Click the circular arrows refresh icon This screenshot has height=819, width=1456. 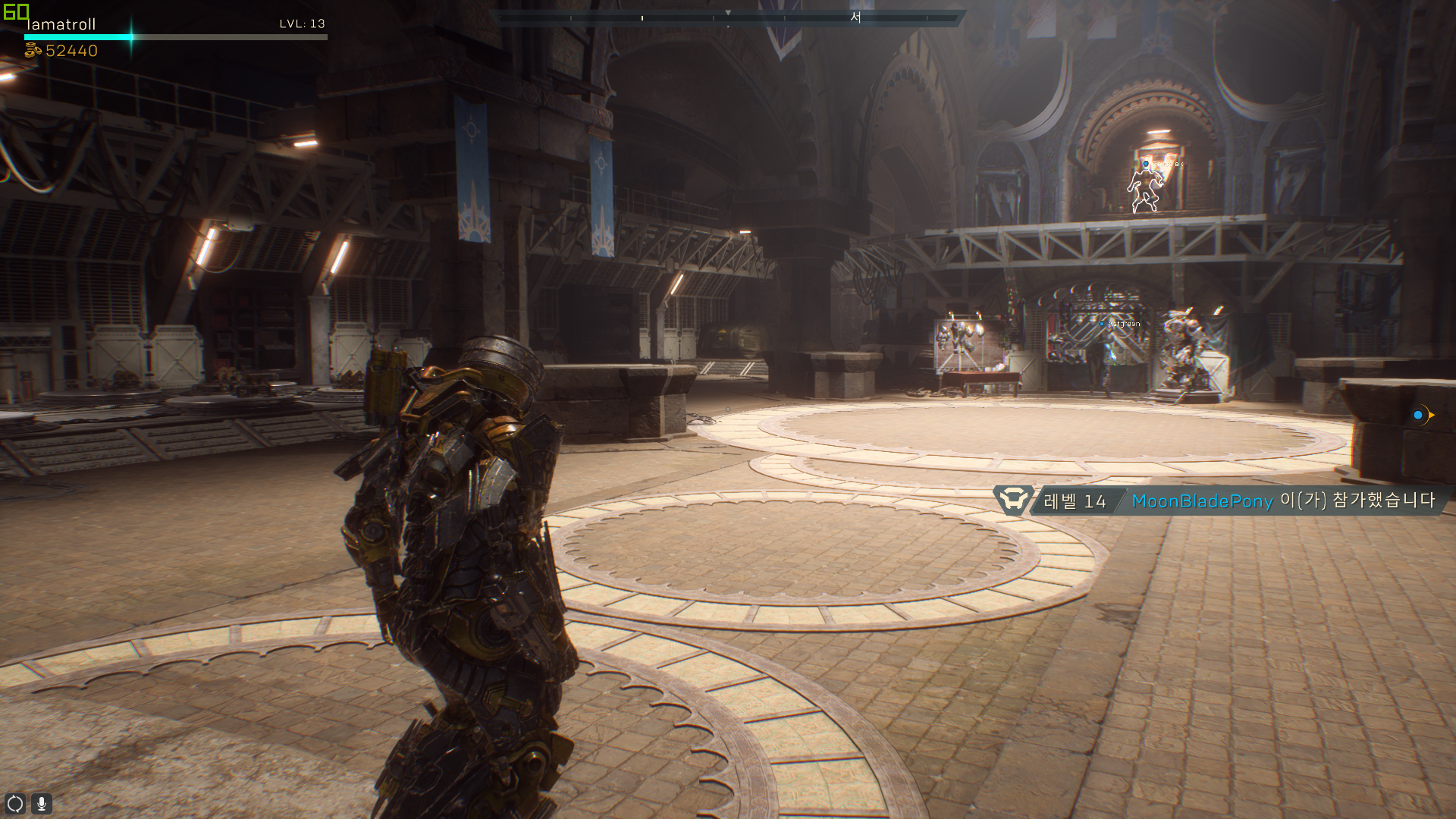point(15,803)
